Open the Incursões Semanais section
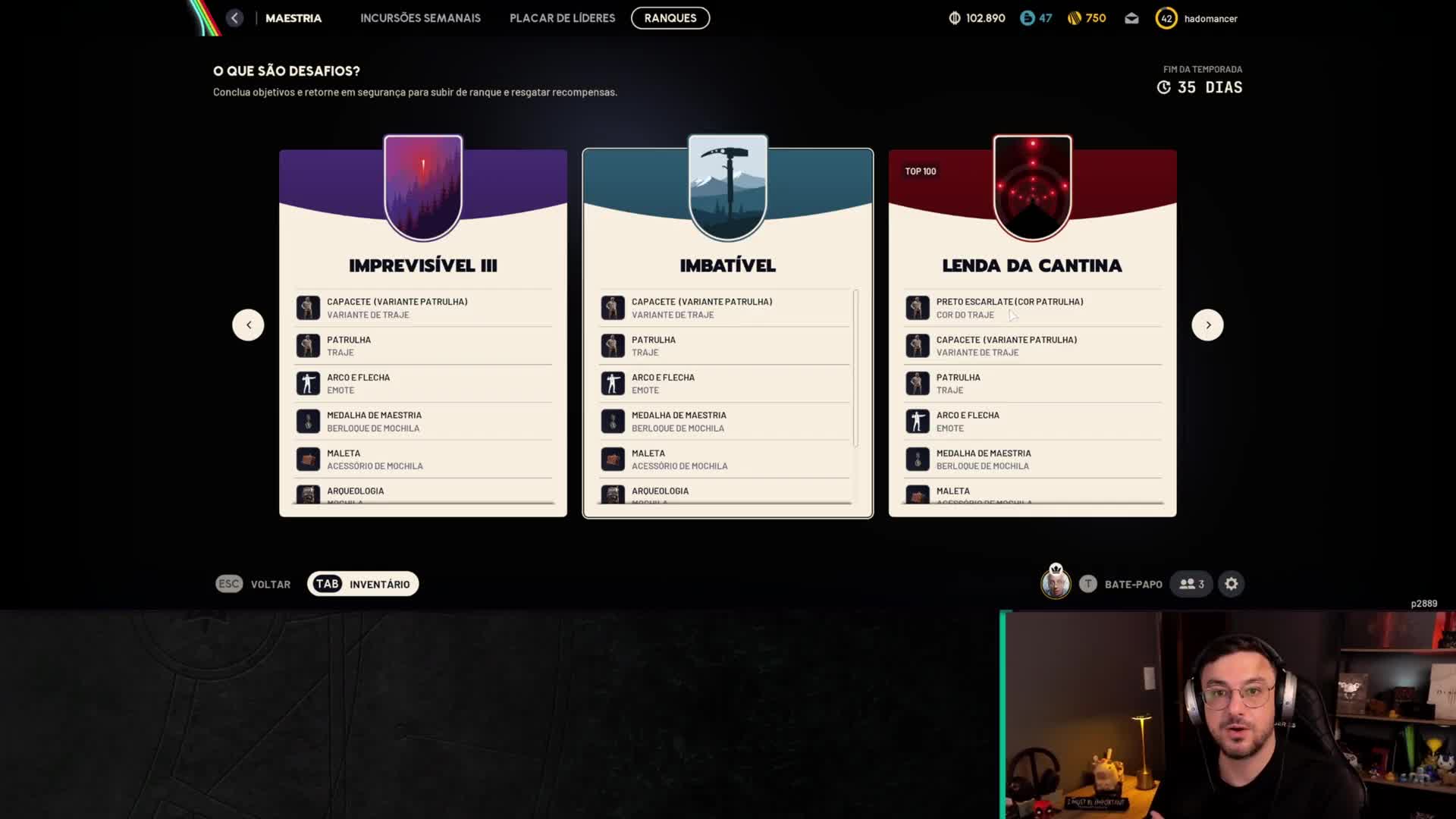The image size is (1456, 819). tap(420, 17)
